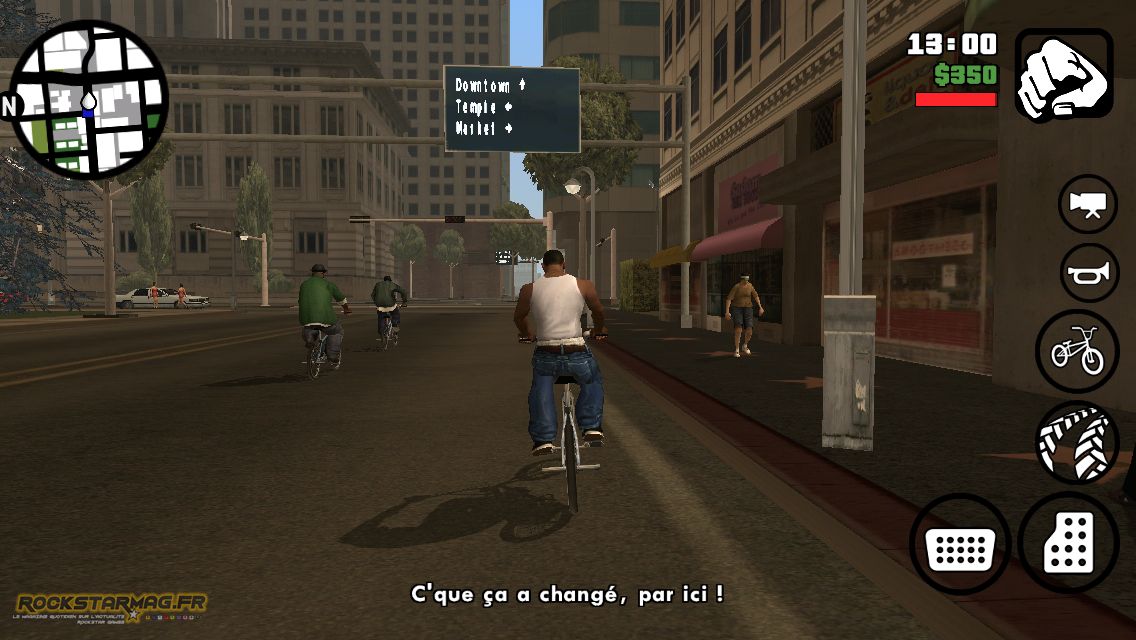The width and height of the screenshot is (1136, 640).
Task: Activate the tire bunny hop button
Action: pyautogui.click(x=1077, y=443)
